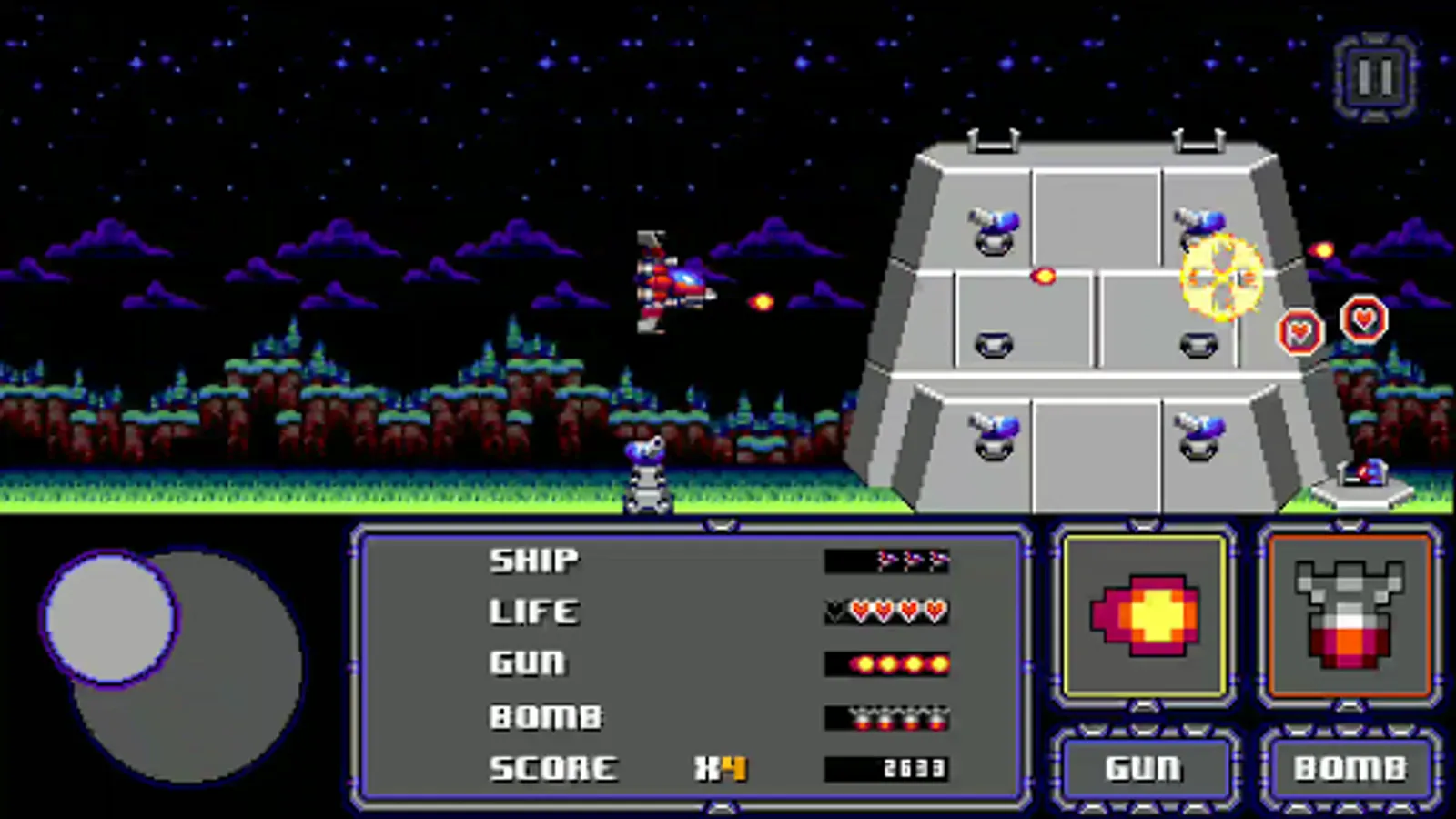Fire using the GUN button
Screen dimensions: 1456x819
(1145, 769)
